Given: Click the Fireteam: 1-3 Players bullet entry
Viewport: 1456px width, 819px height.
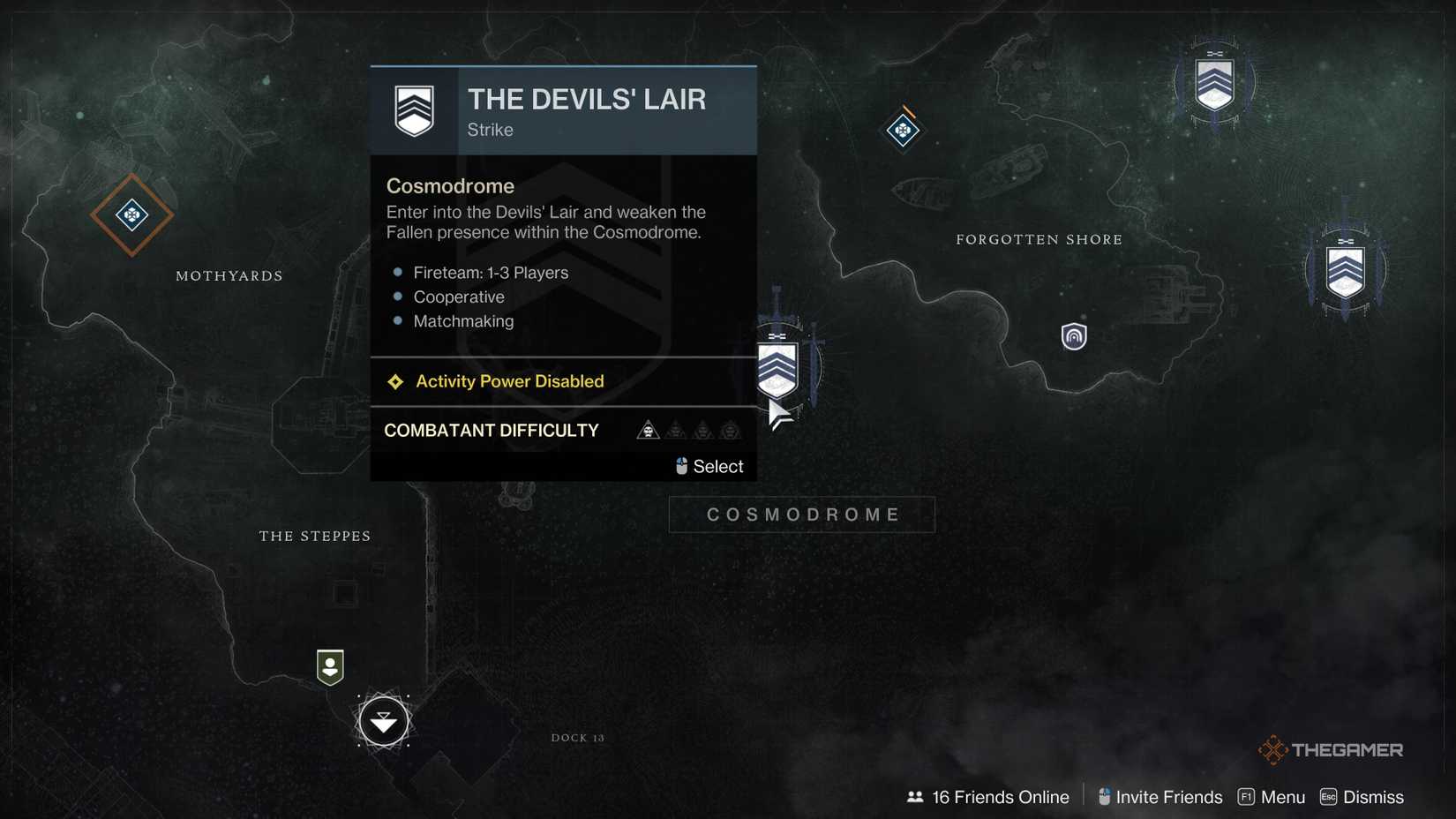Looking at the screenshot, I should pyautogui.click(x=491, y=273).
